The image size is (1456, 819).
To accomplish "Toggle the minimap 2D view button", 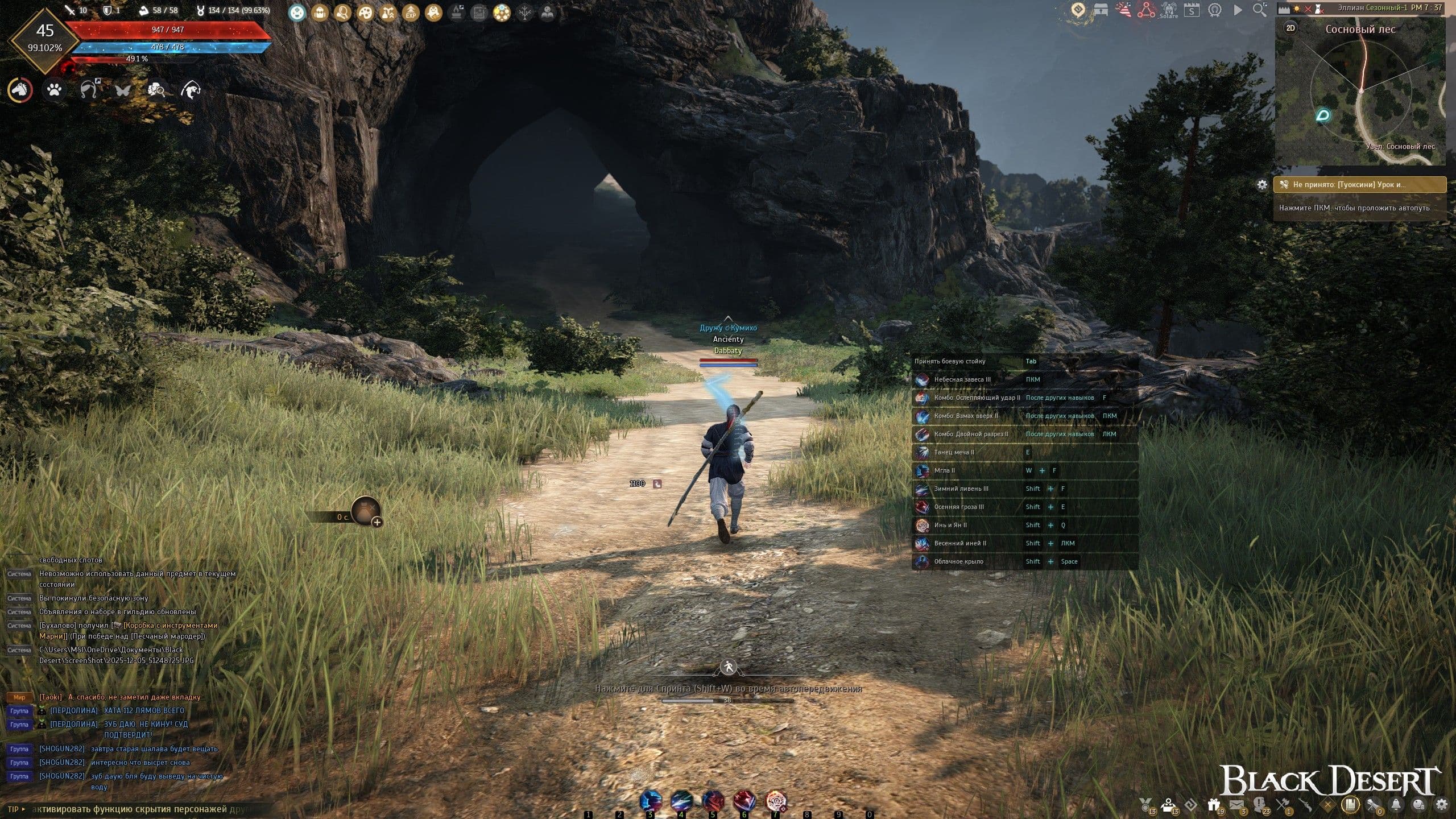I will pyautogui.click(x=1290, y=28).
